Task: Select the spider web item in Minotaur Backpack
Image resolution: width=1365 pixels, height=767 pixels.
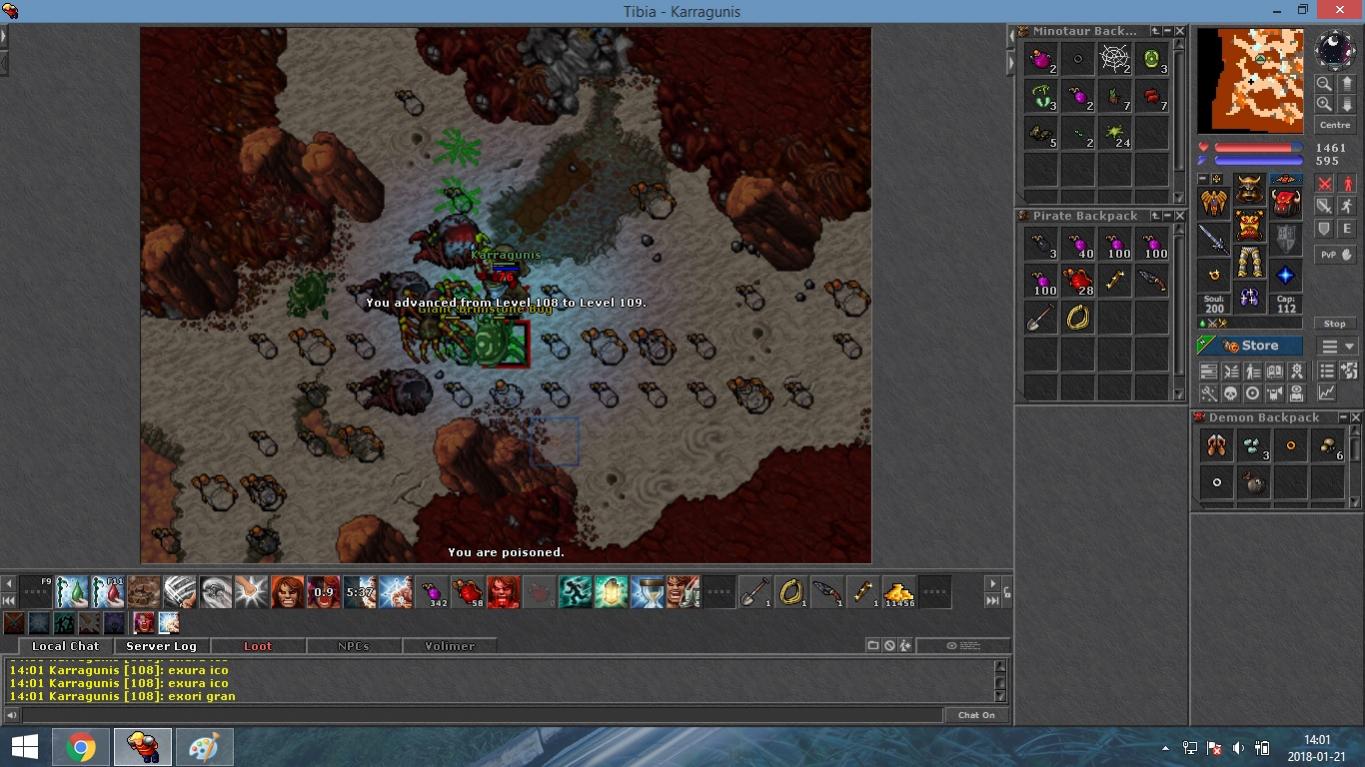Action: coord(1114,60)
